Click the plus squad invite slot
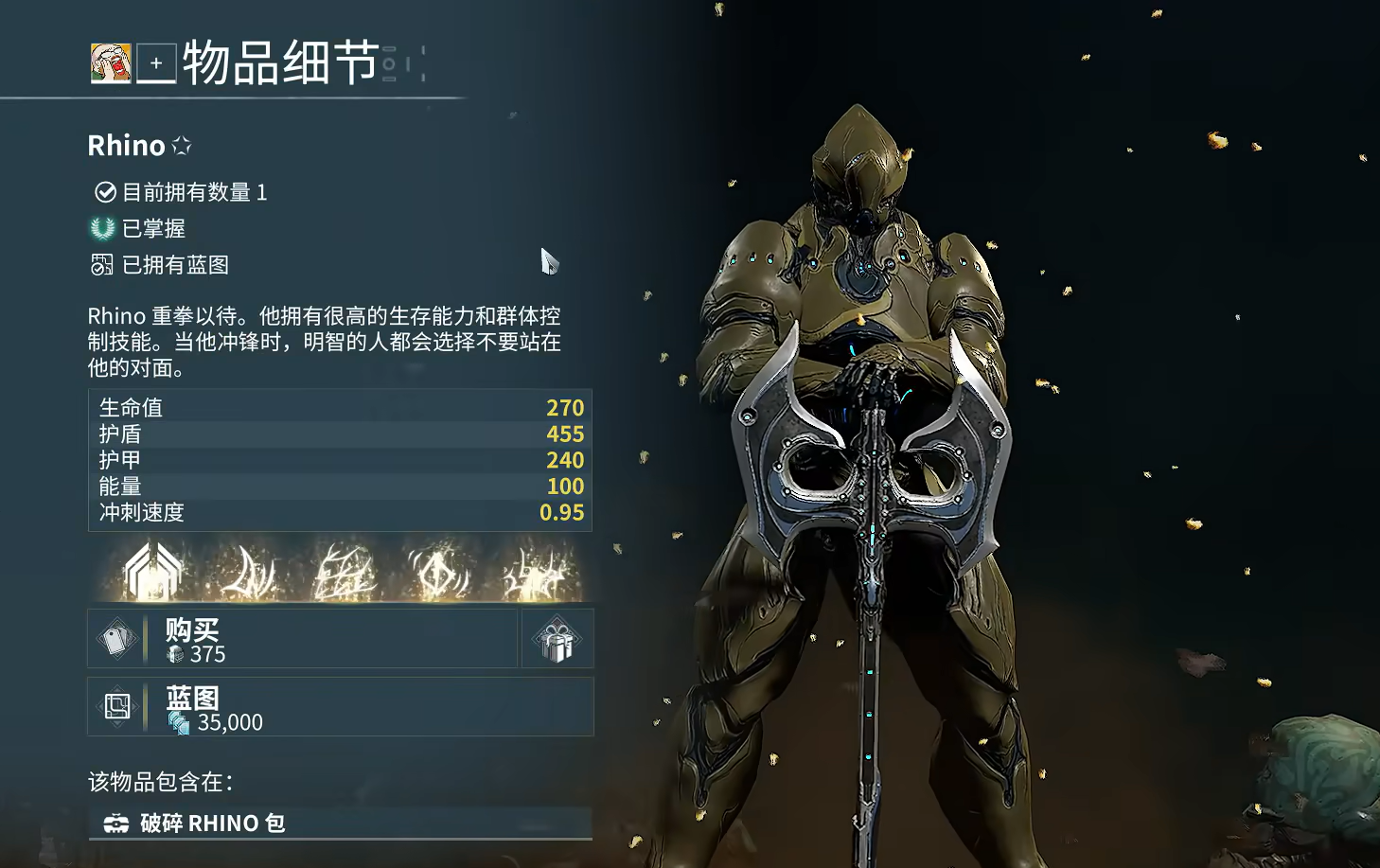The width and height of the screenshot is (1380, 868). [156, 63]
